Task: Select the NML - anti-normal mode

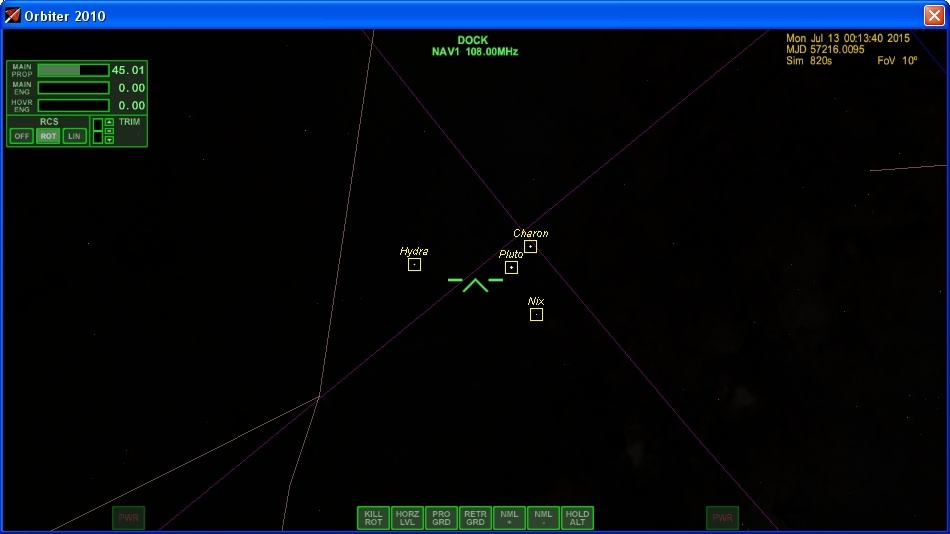Action: (543, 518)
